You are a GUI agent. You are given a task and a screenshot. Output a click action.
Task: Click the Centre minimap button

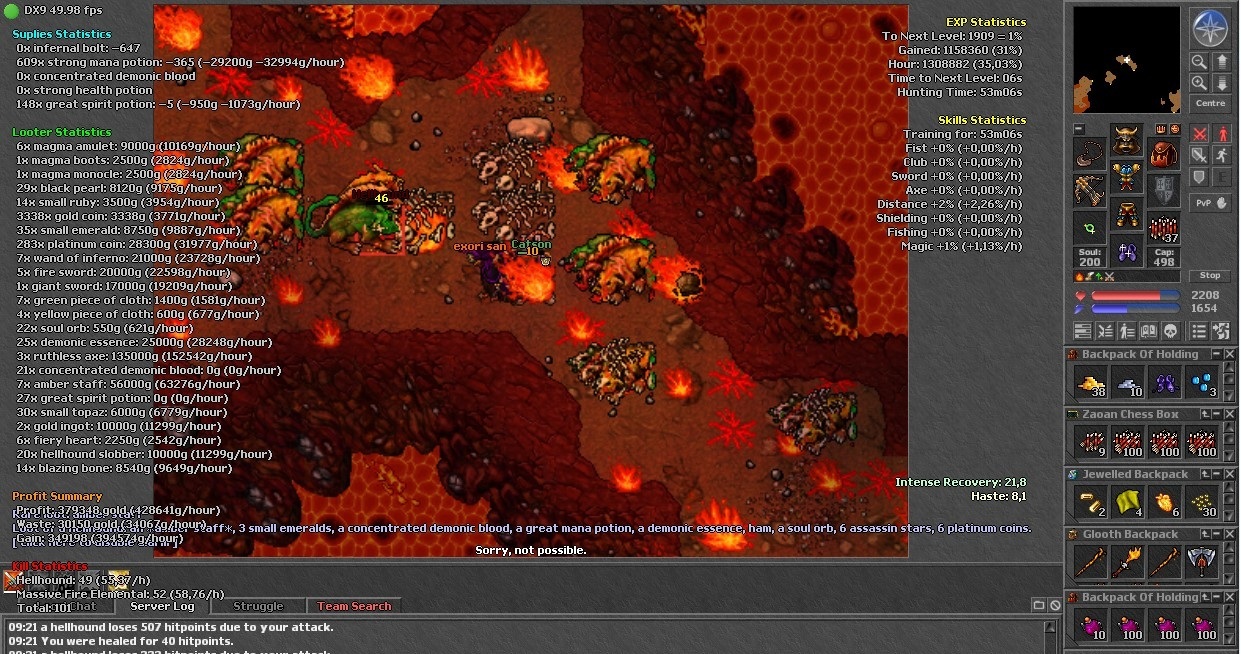1210,103
